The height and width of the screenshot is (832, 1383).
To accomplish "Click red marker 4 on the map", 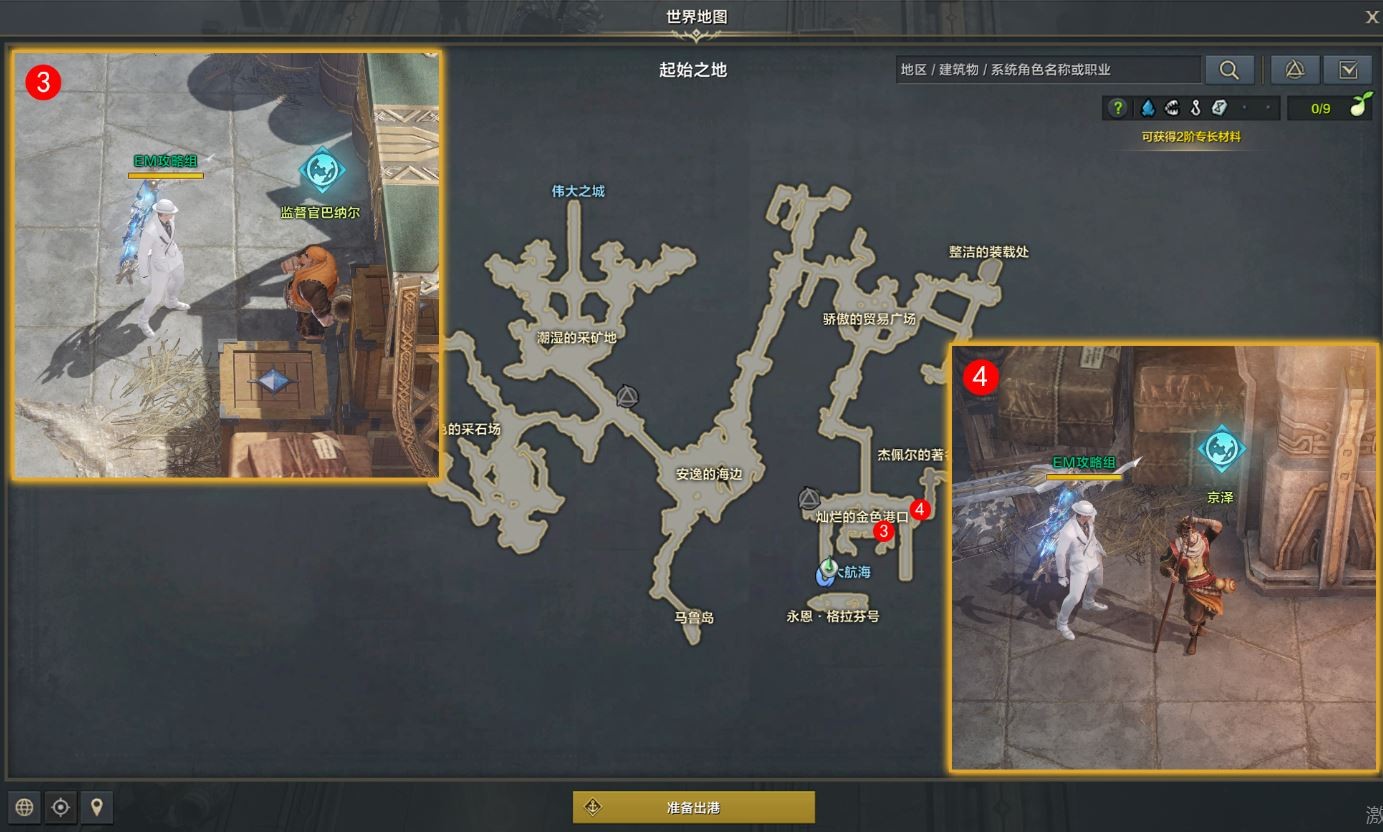I will click(x=921, y=509).
